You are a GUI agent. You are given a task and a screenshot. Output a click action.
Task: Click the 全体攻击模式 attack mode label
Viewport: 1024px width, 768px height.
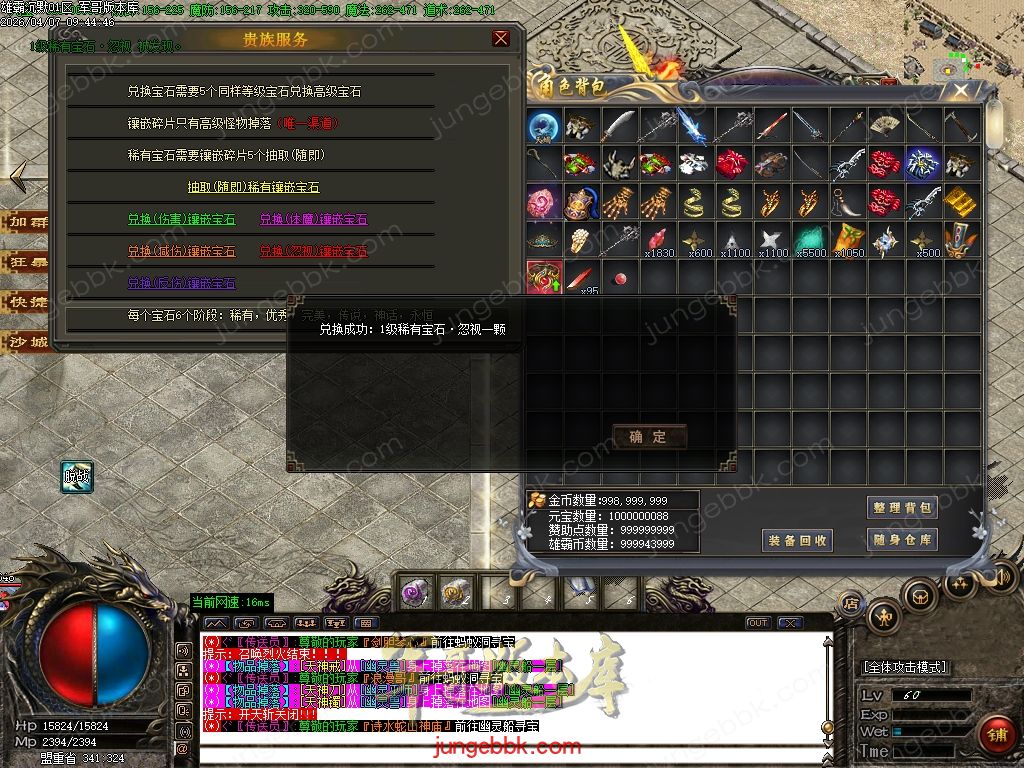(x=905, y=667)
